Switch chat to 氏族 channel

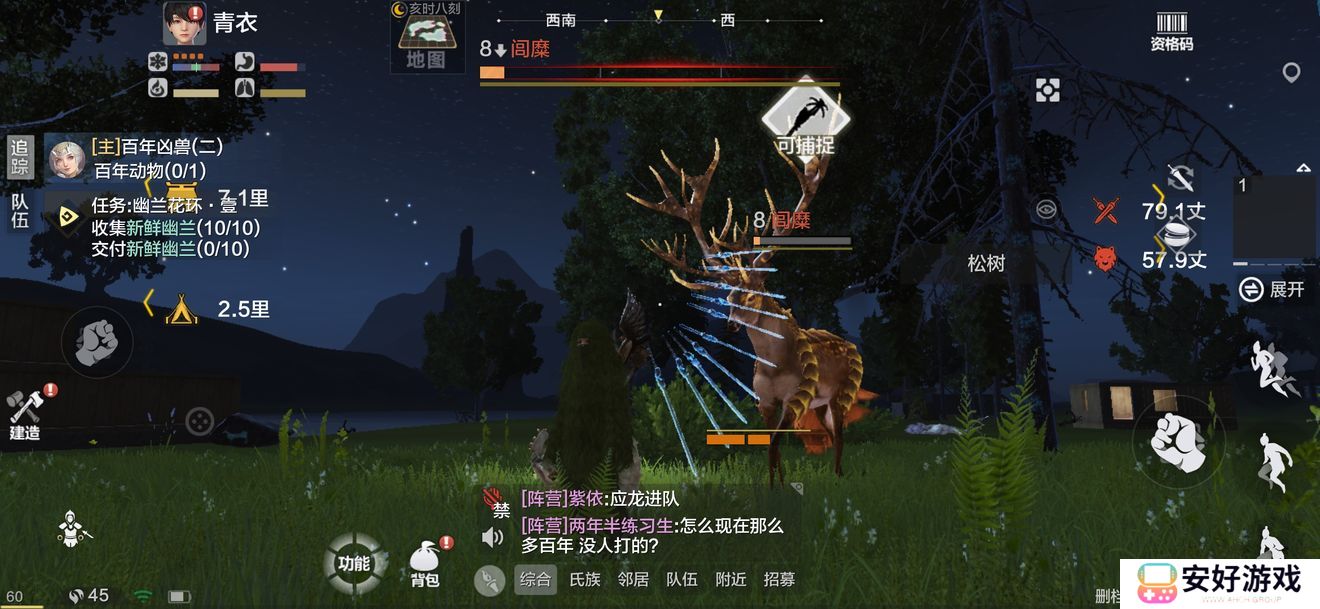[x=585, y=579]
